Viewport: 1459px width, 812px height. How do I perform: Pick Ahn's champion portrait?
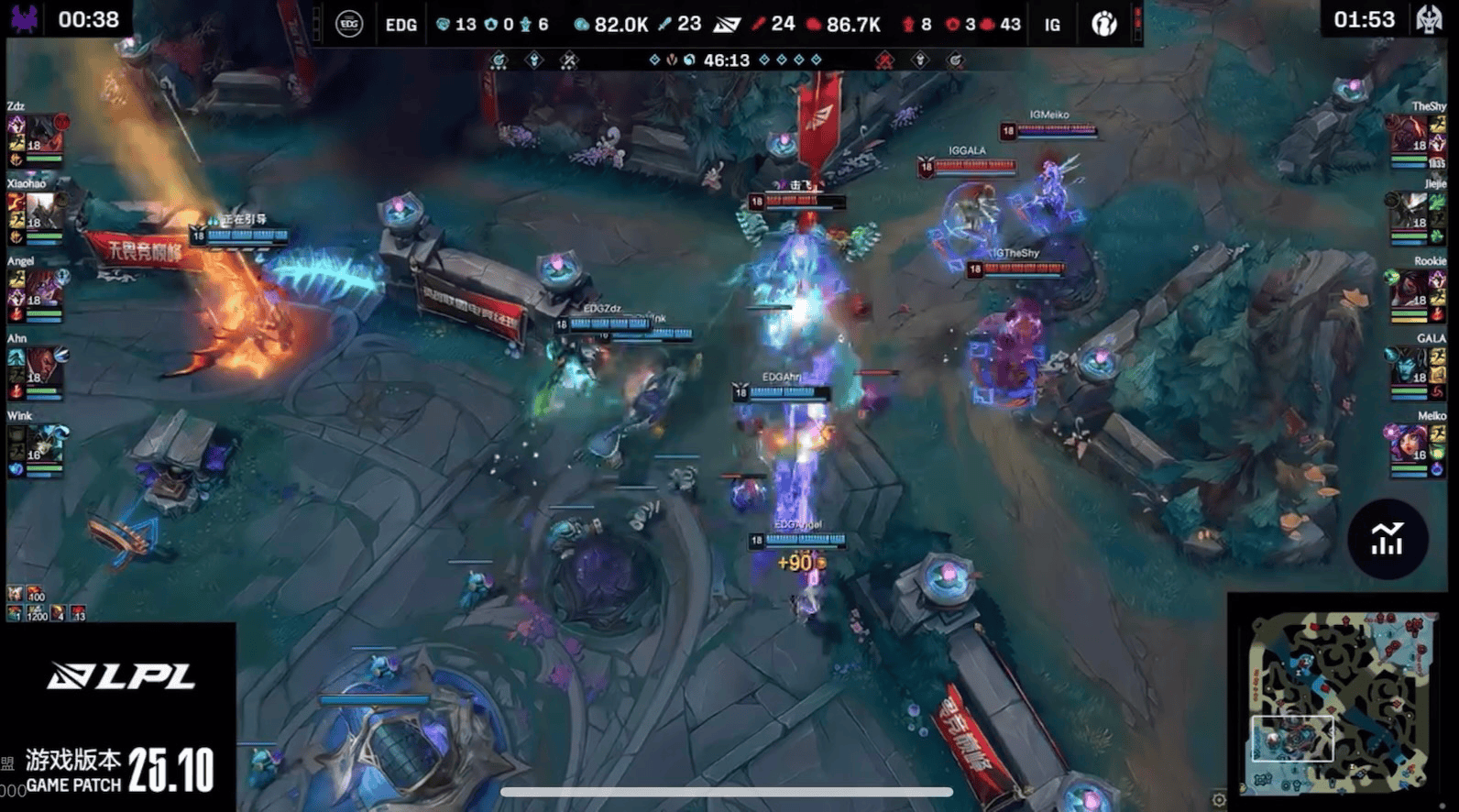pyautogui.click(x=44, y=367)
